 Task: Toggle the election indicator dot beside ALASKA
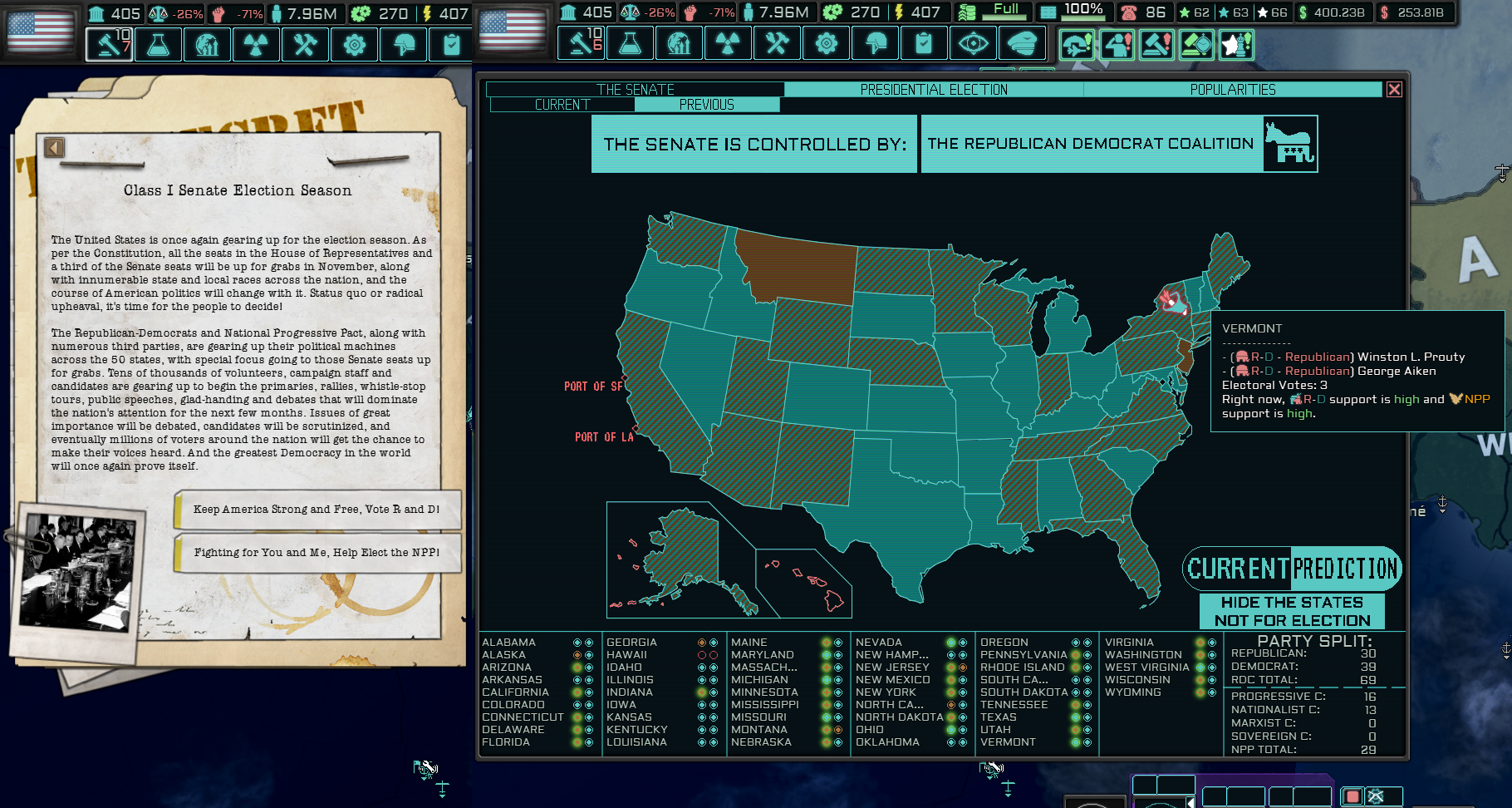click(576, 654)
